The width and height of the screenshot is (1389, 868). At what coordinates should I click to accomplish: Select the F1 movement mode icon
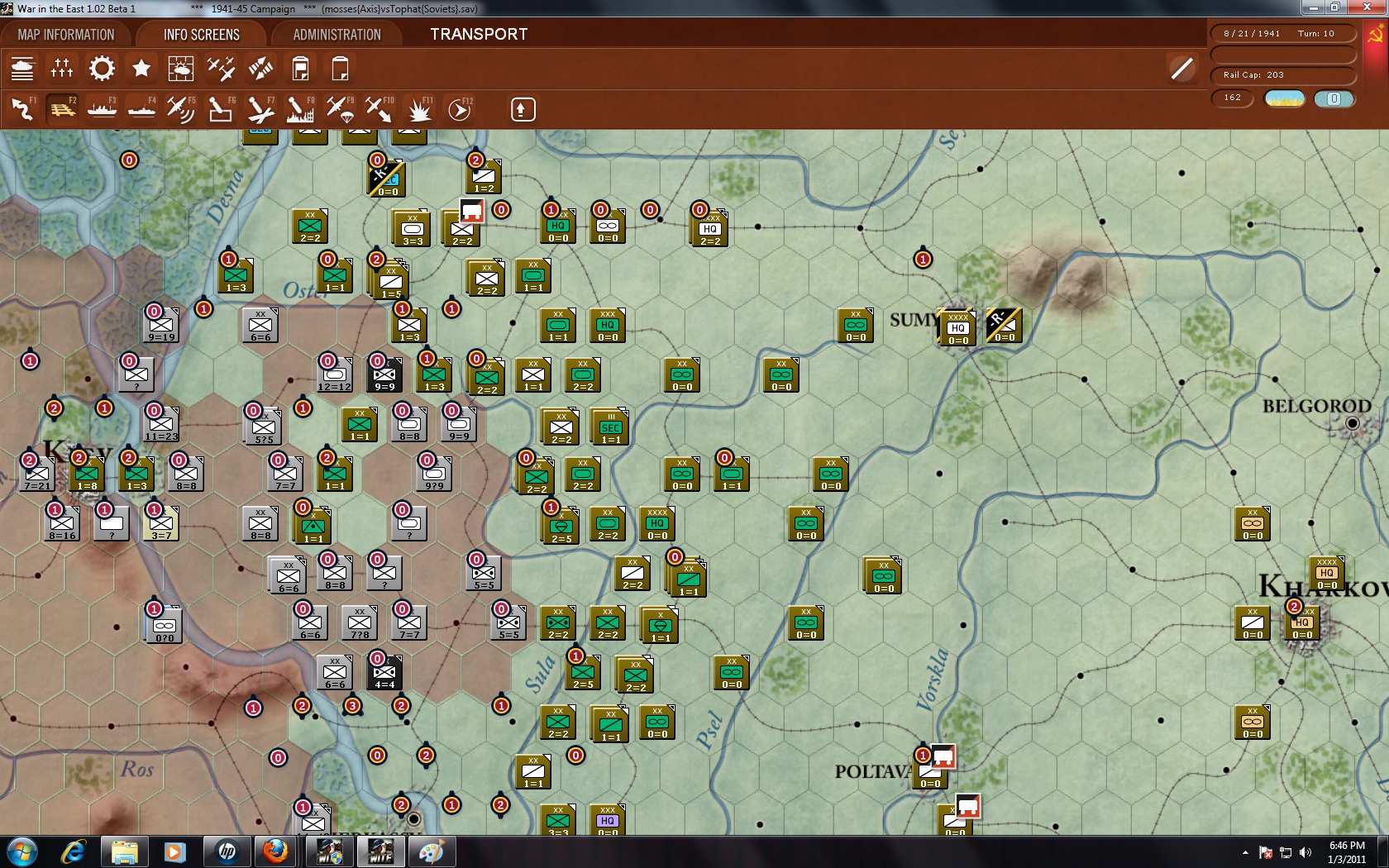coord(22,108)
